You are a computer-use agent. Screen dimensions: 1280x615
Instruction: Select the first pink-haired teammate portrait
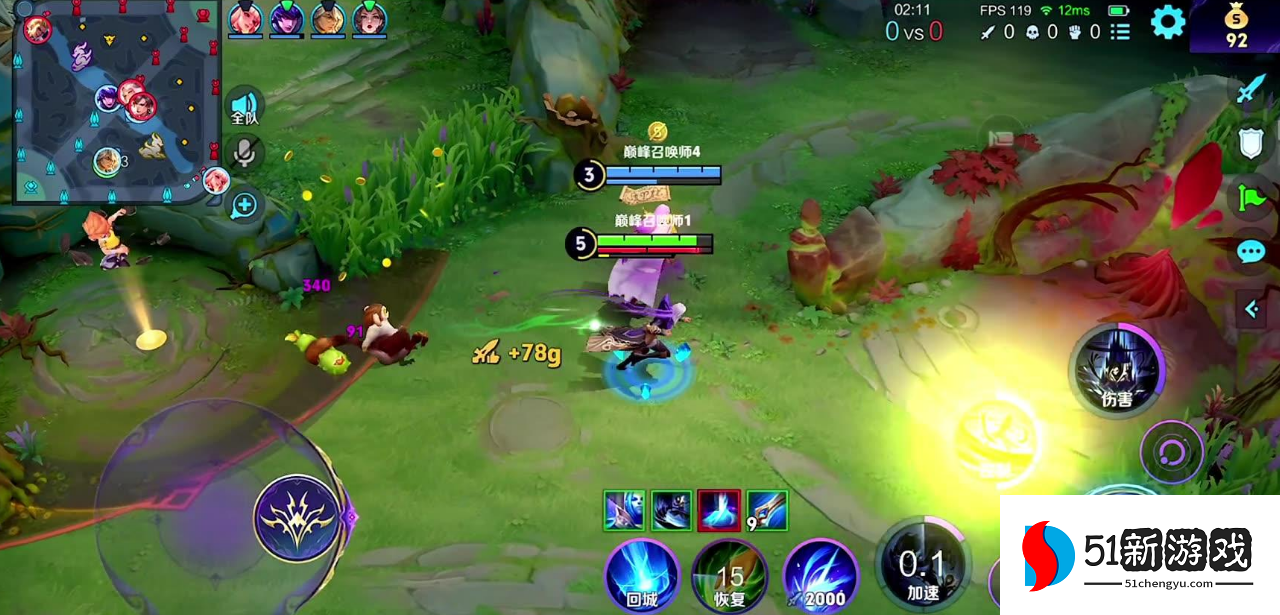click(244, 19)
